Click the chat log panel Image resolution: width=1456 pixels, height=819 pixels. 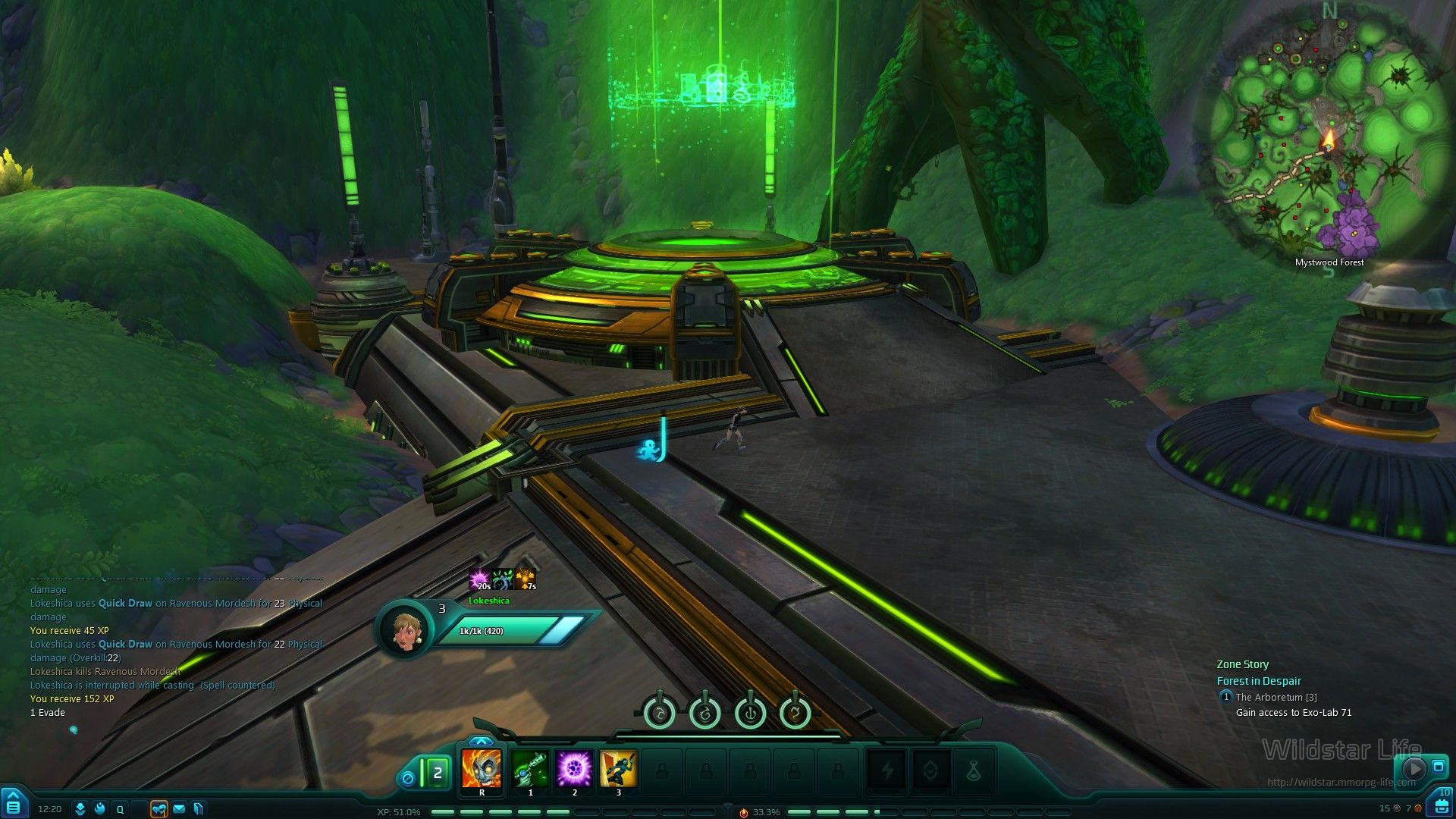174,645
